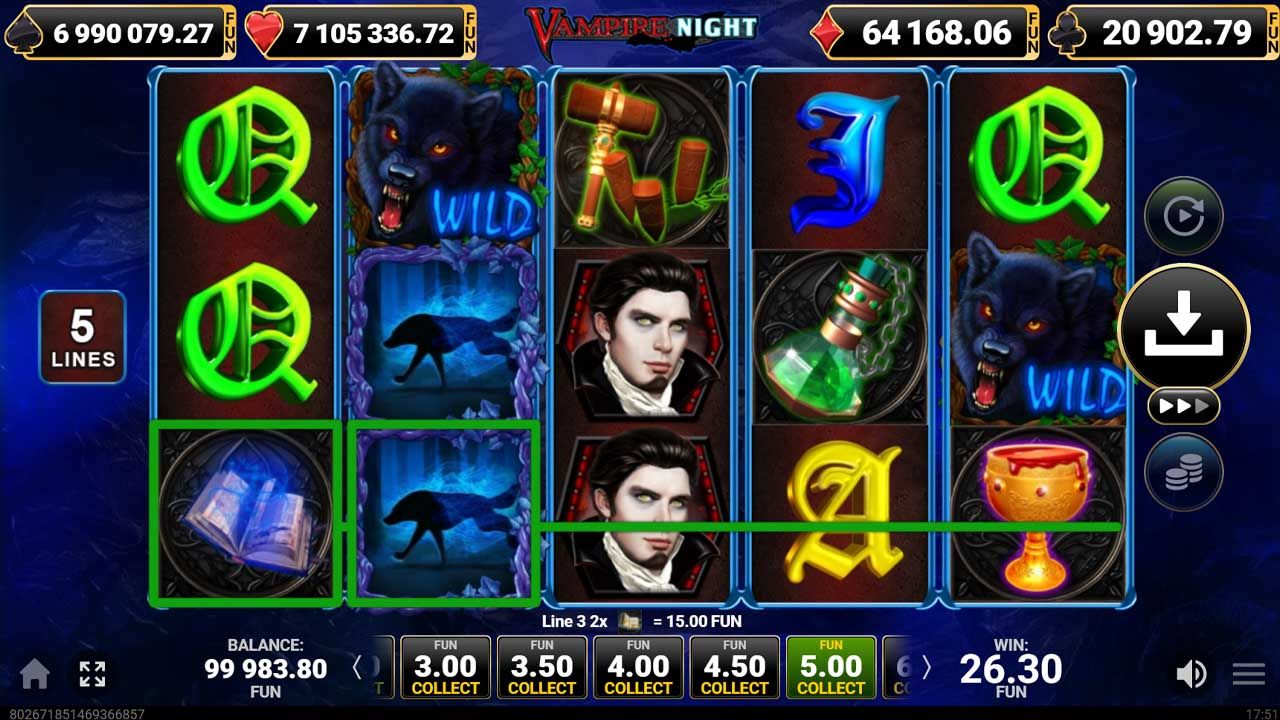This screenshot has height=720, width=1280.
Task: Open the 5 LINES selector badge
Action: click(82, 336)
